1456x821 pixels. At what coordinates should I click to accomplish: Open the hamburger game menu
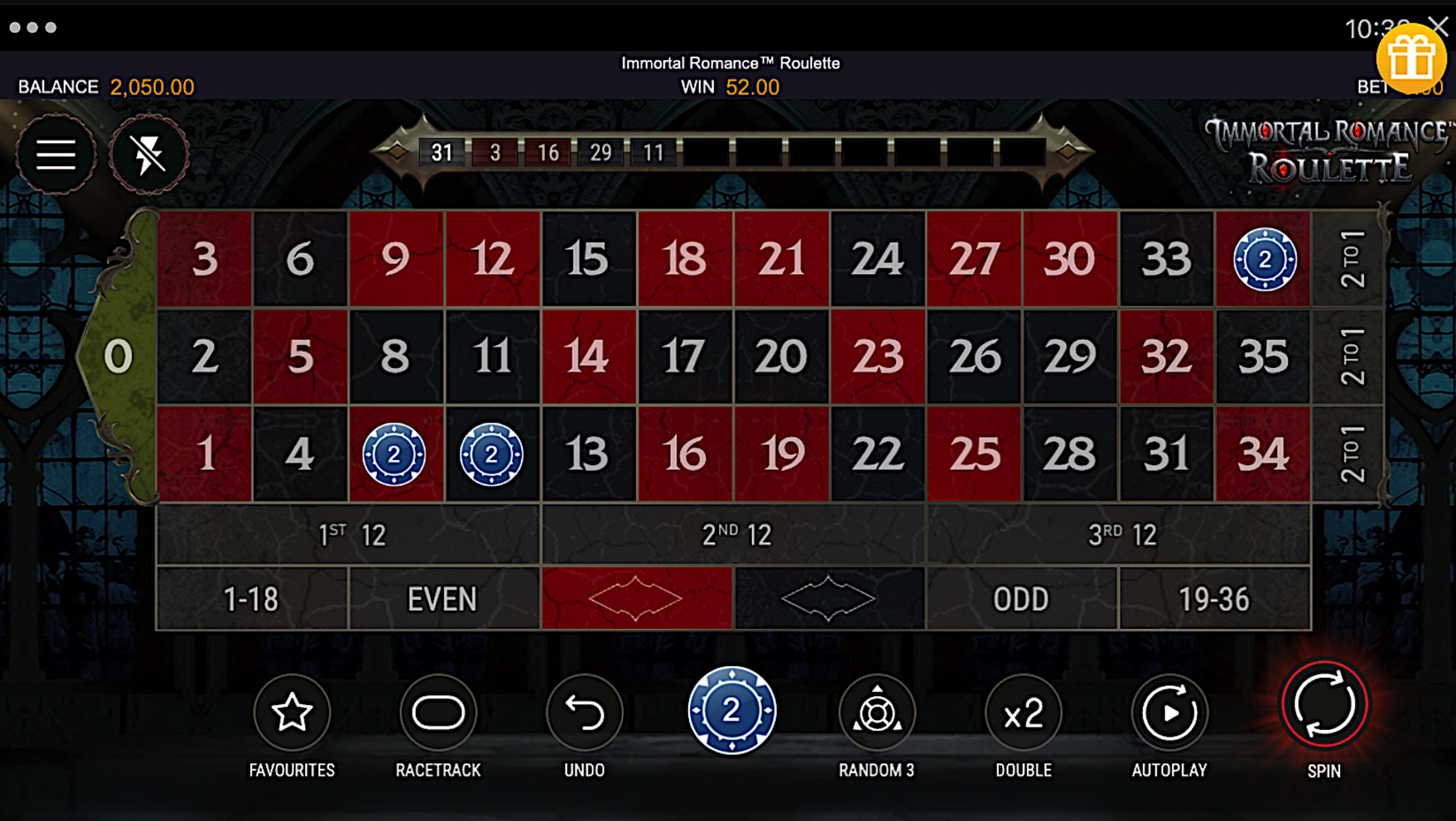pyautogui.click(x=56, y=154)
